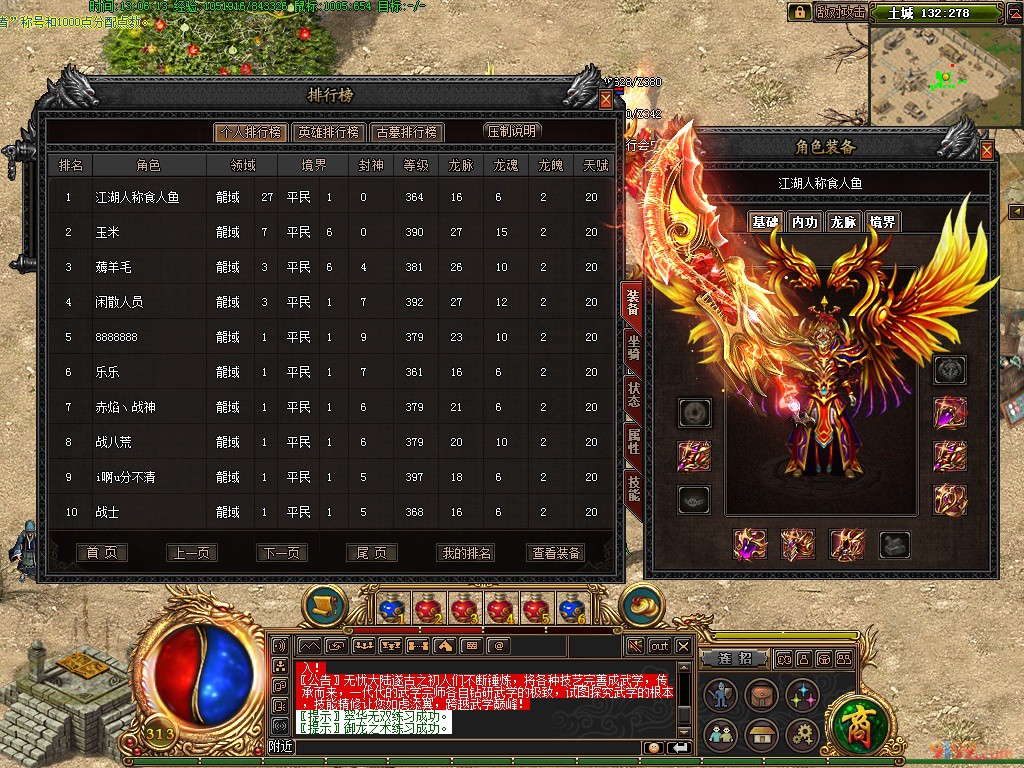The image size is (1024, 768).
Task: Switch to the 英雄排行榜 tab
Action: (328, 132)
